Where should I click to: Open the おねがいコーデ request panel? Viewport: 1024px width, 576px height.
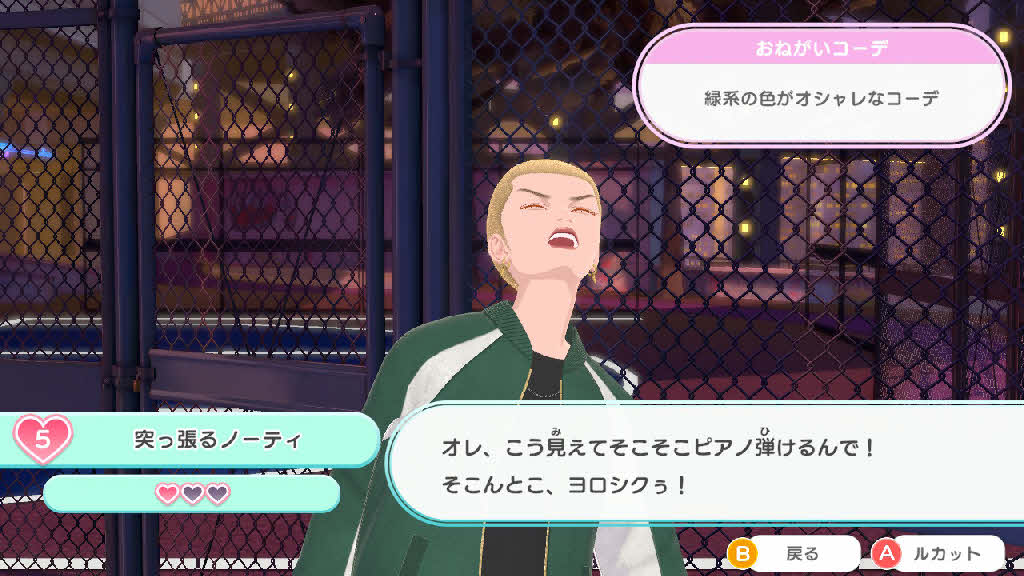[x=818, y=85]
